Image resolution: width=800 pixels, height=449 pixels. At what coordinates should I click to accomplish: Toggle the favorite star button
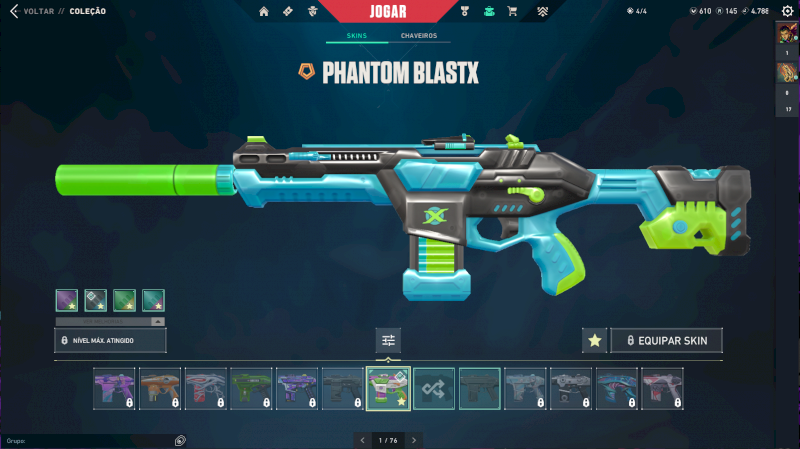(594, 341)
